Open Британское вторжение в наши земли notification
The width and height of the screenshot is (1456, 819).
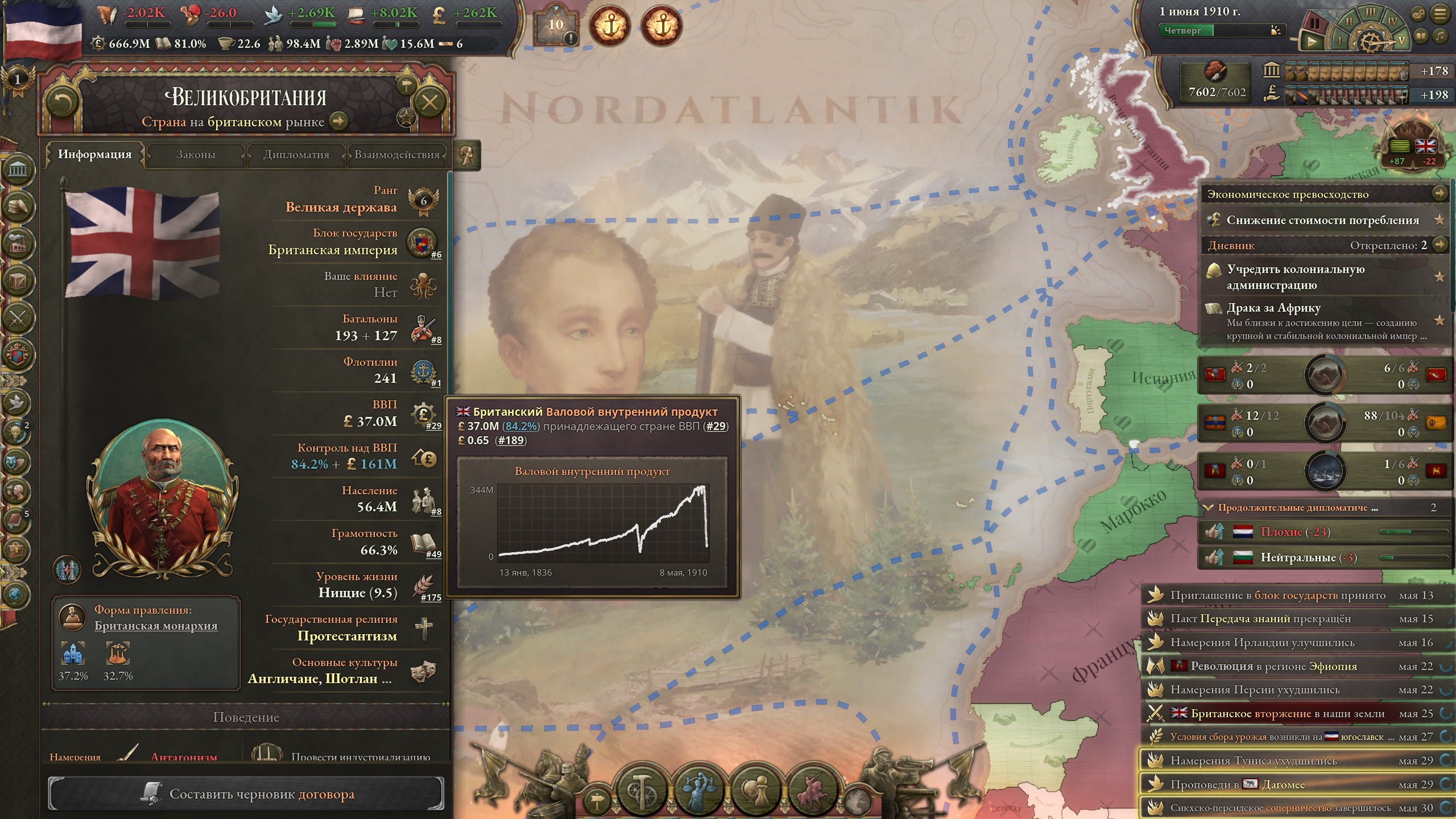pyautogui.click(x=1287, y=713)
